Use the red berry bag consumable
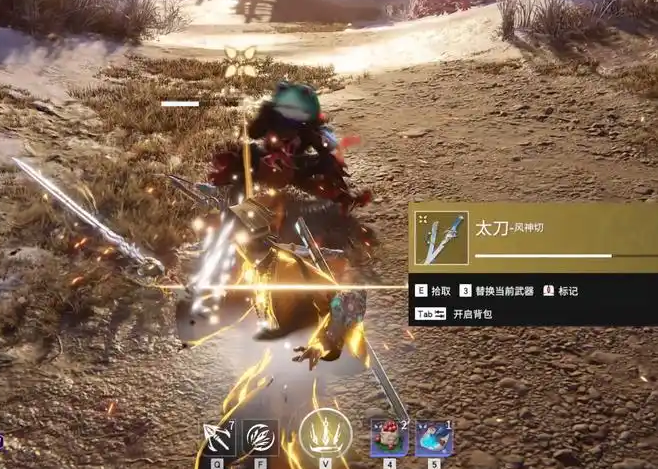Viewport: 658px width, 469px height. [389, 438]
